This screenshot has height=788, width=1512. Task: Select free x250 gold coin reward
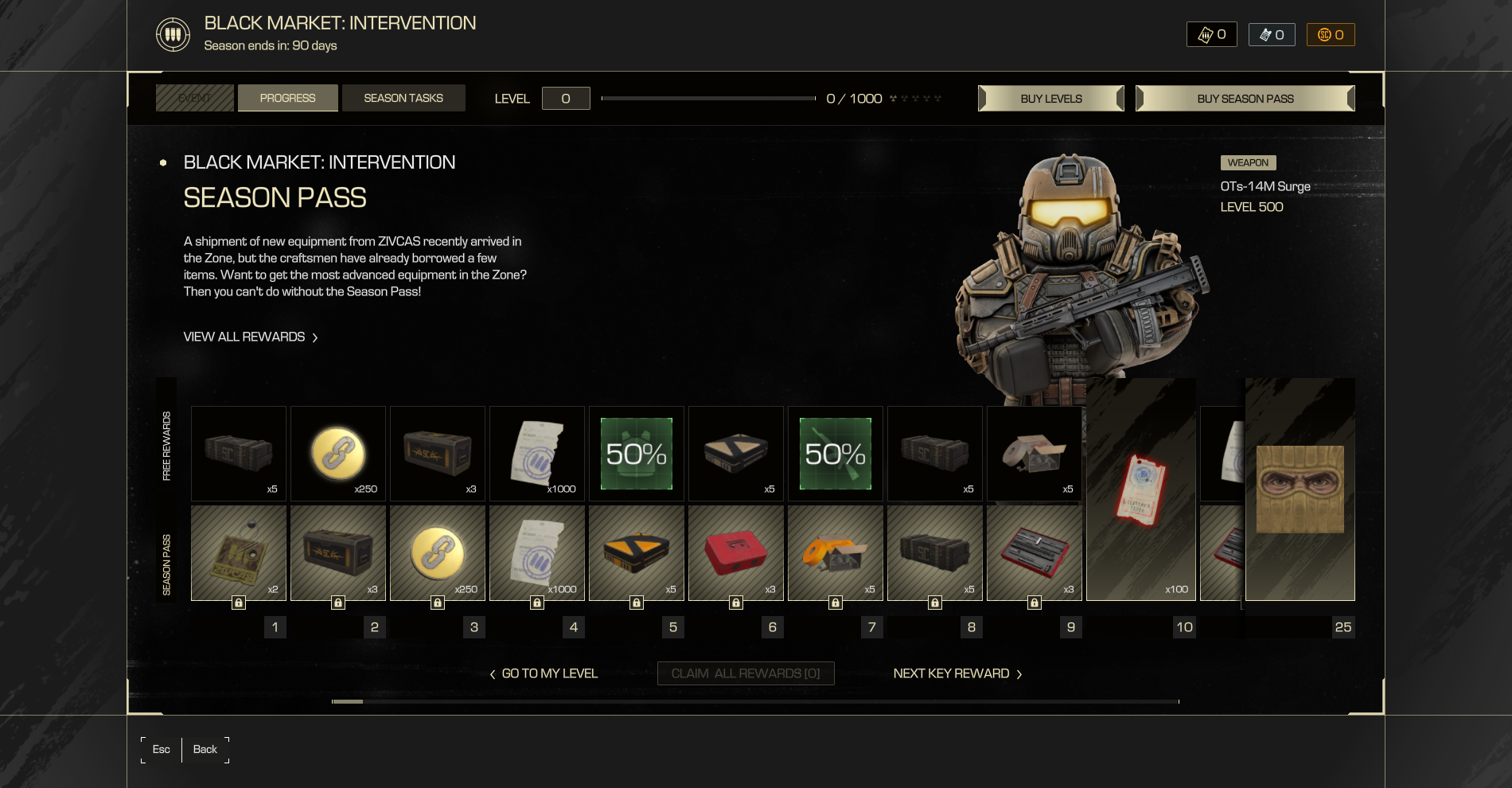click(338, 454)
